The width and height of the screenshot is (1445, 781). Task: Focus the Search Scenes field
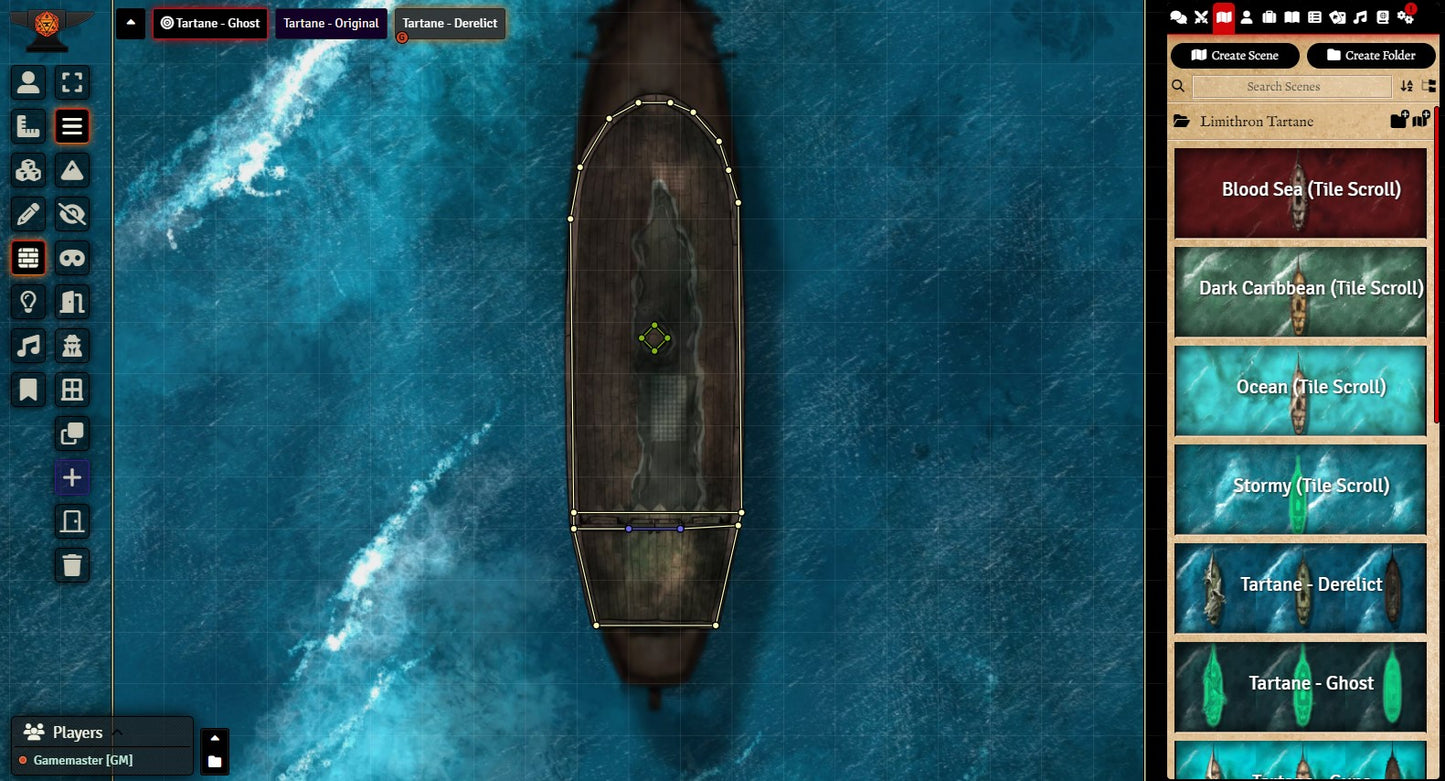(x=1292, y=87)
